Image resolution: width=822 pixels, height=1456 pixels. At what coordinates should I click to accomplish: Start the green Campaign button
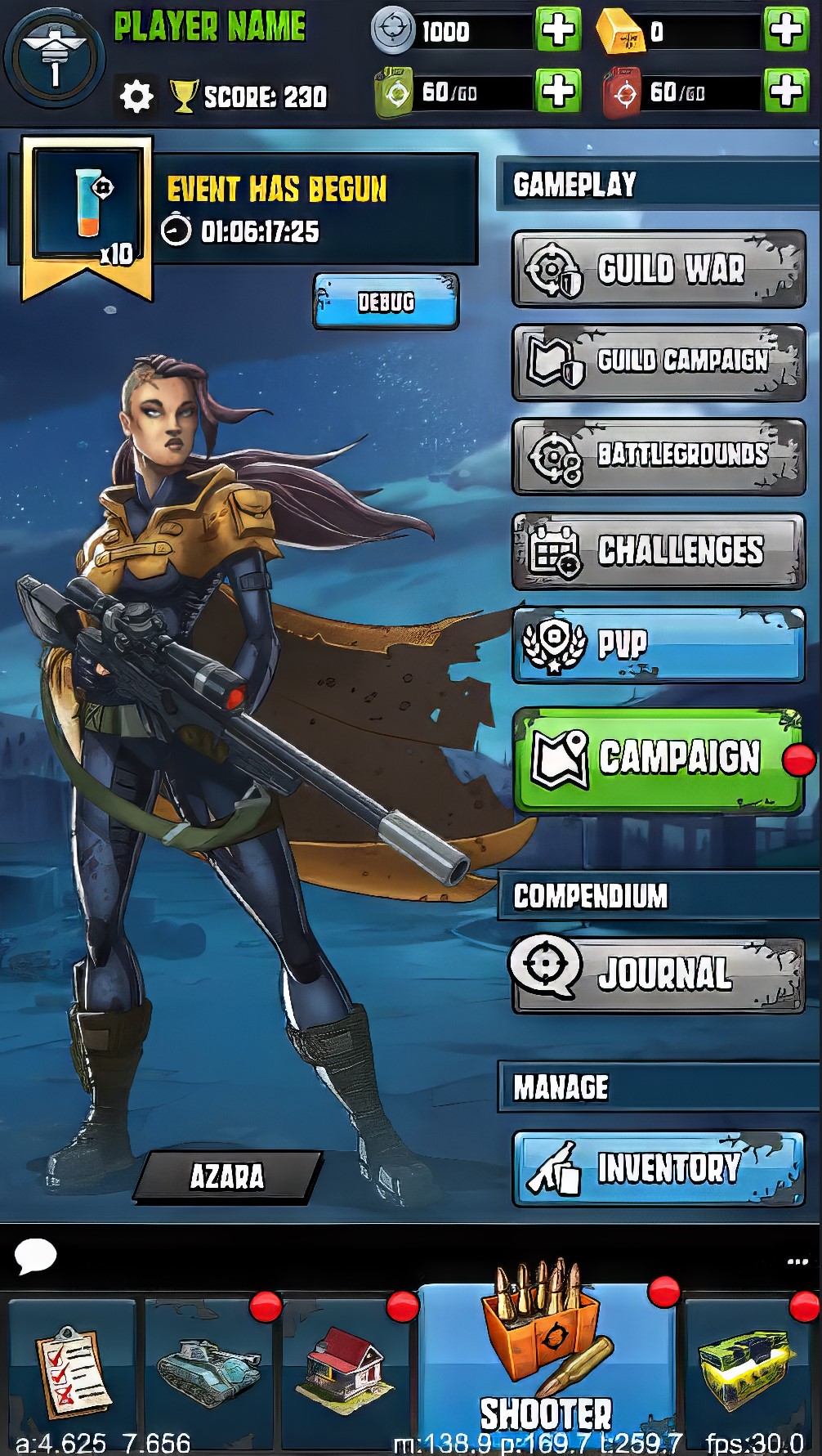[659, 759]
